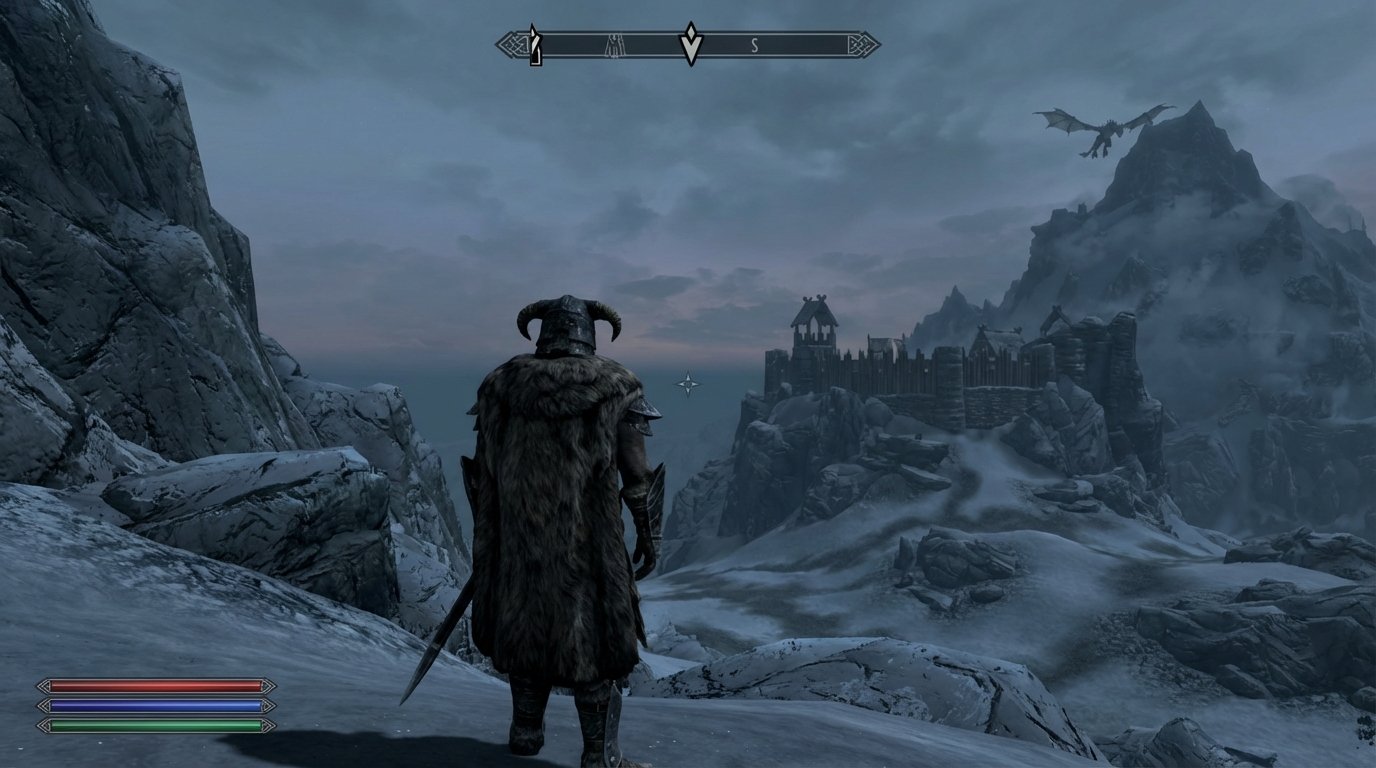This screenshot has height=768, width=1376.
Task: Click the wooden watchtower of the distant fort
Action: 815,325
